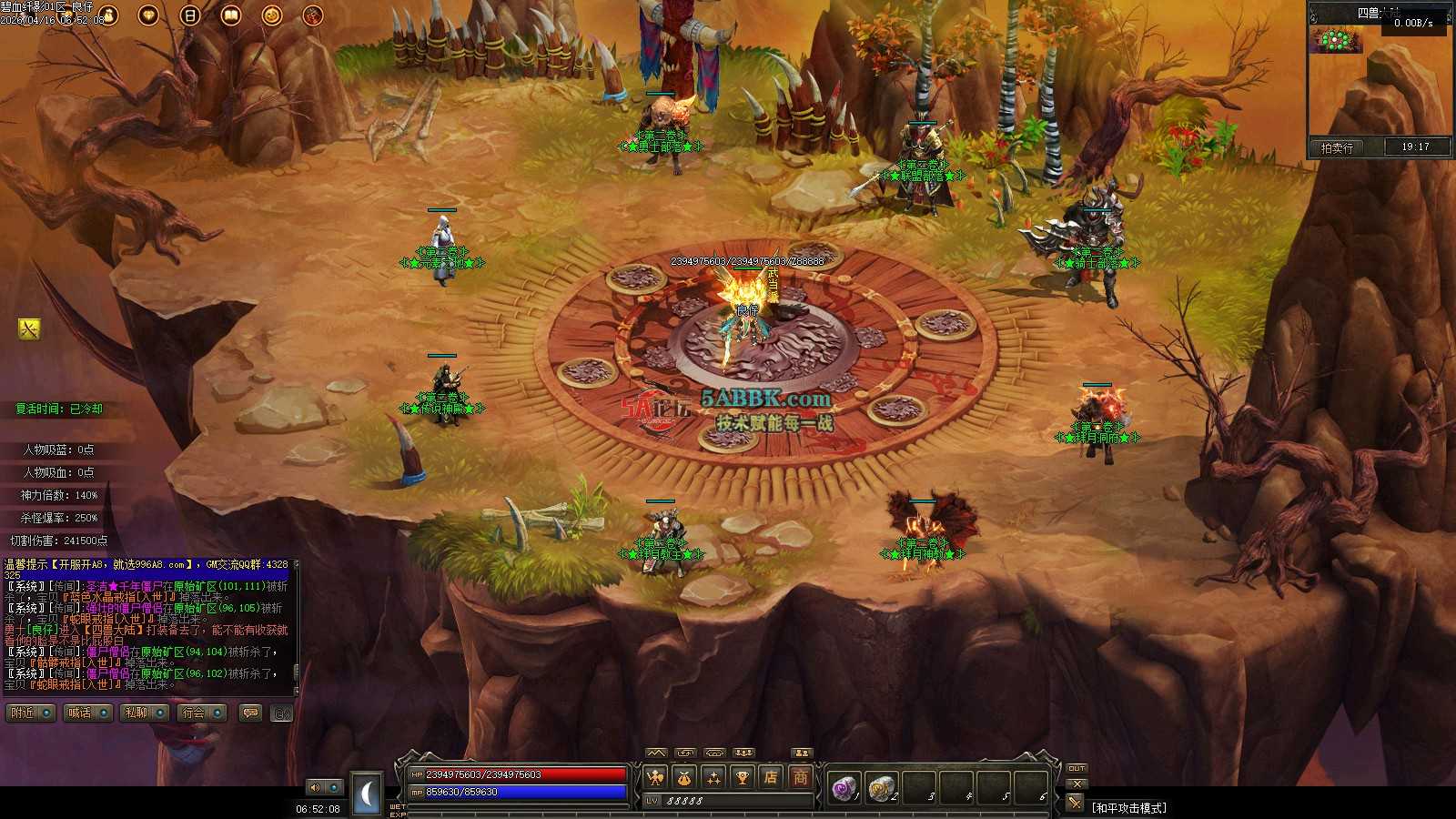
Task: Open the 拍卖行 auction house button
Action: (x=1337, y=147)
